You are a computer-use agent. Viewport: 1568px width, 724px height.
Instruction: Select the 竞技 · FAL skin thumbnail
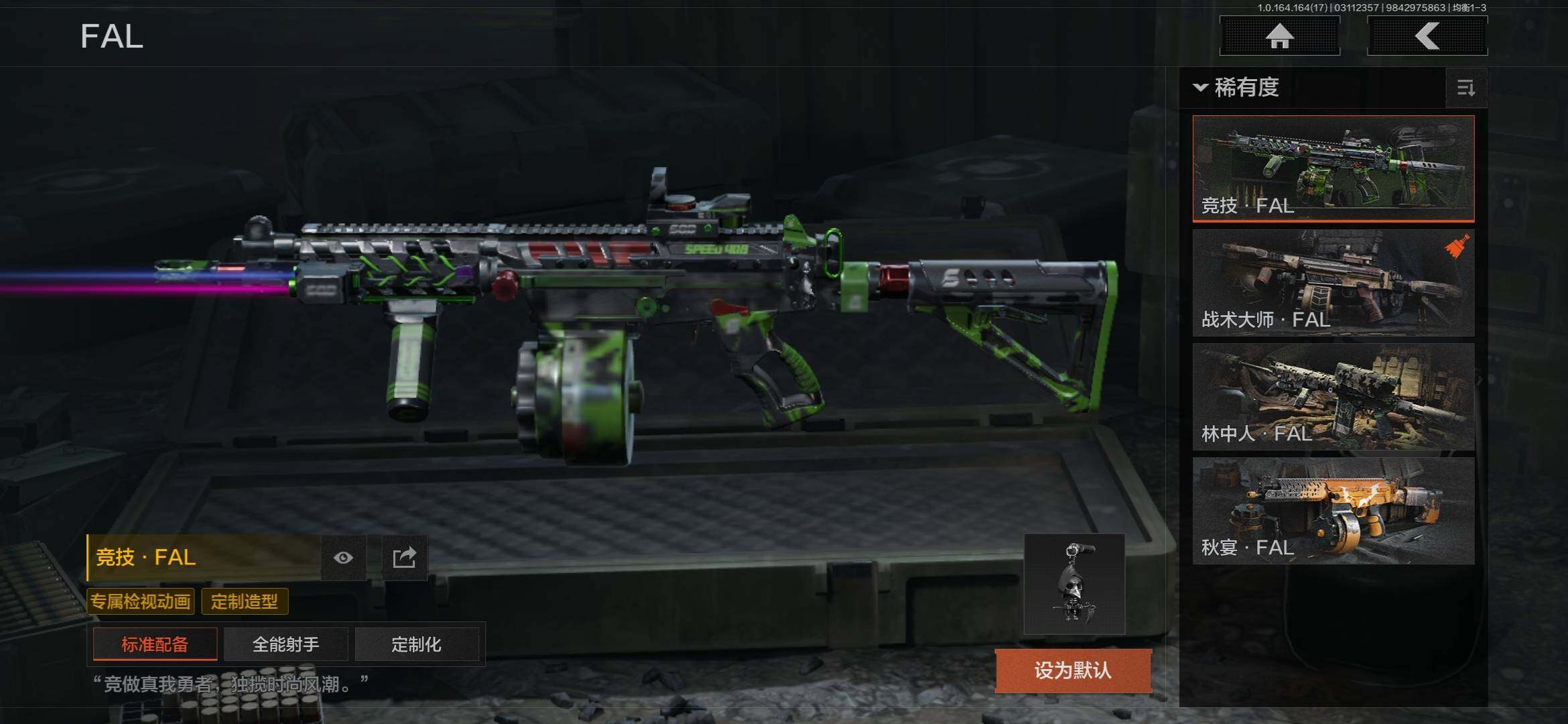click(1333, 168)
